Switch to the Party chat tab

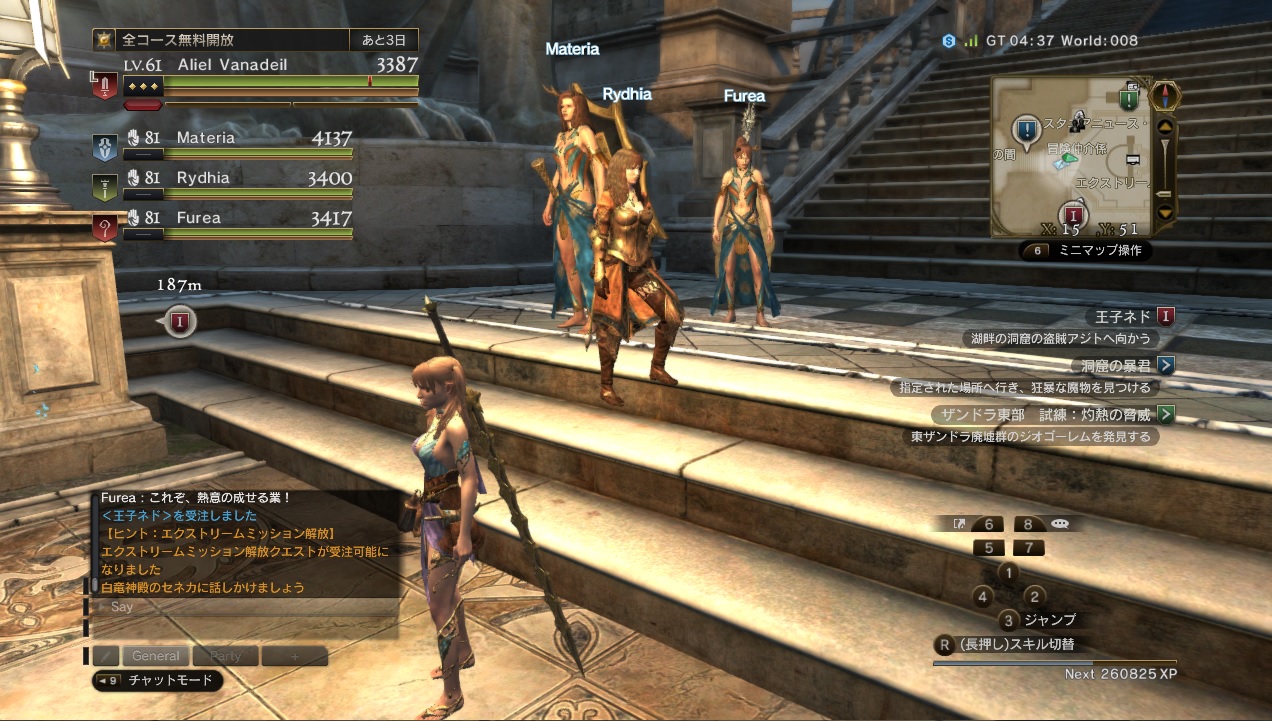coord(225,656)
